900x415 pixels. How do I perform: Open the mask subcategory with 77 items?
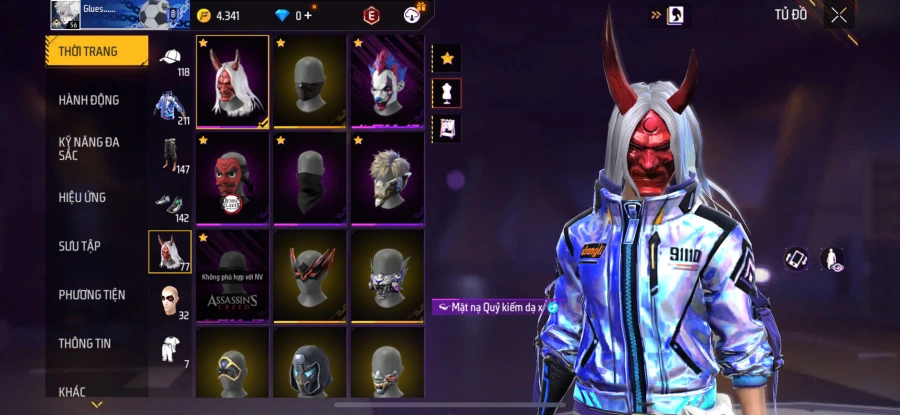pyautogui.click(x=168, y=251)
